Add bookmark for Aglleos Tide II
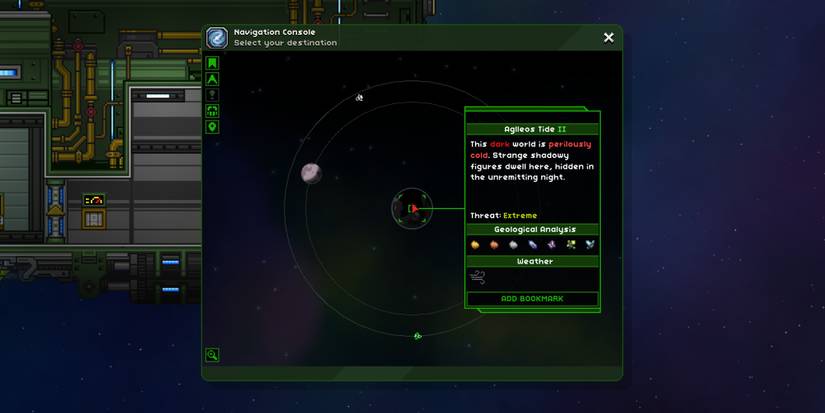Screen dimensions: 825x413 pos(533,299)
